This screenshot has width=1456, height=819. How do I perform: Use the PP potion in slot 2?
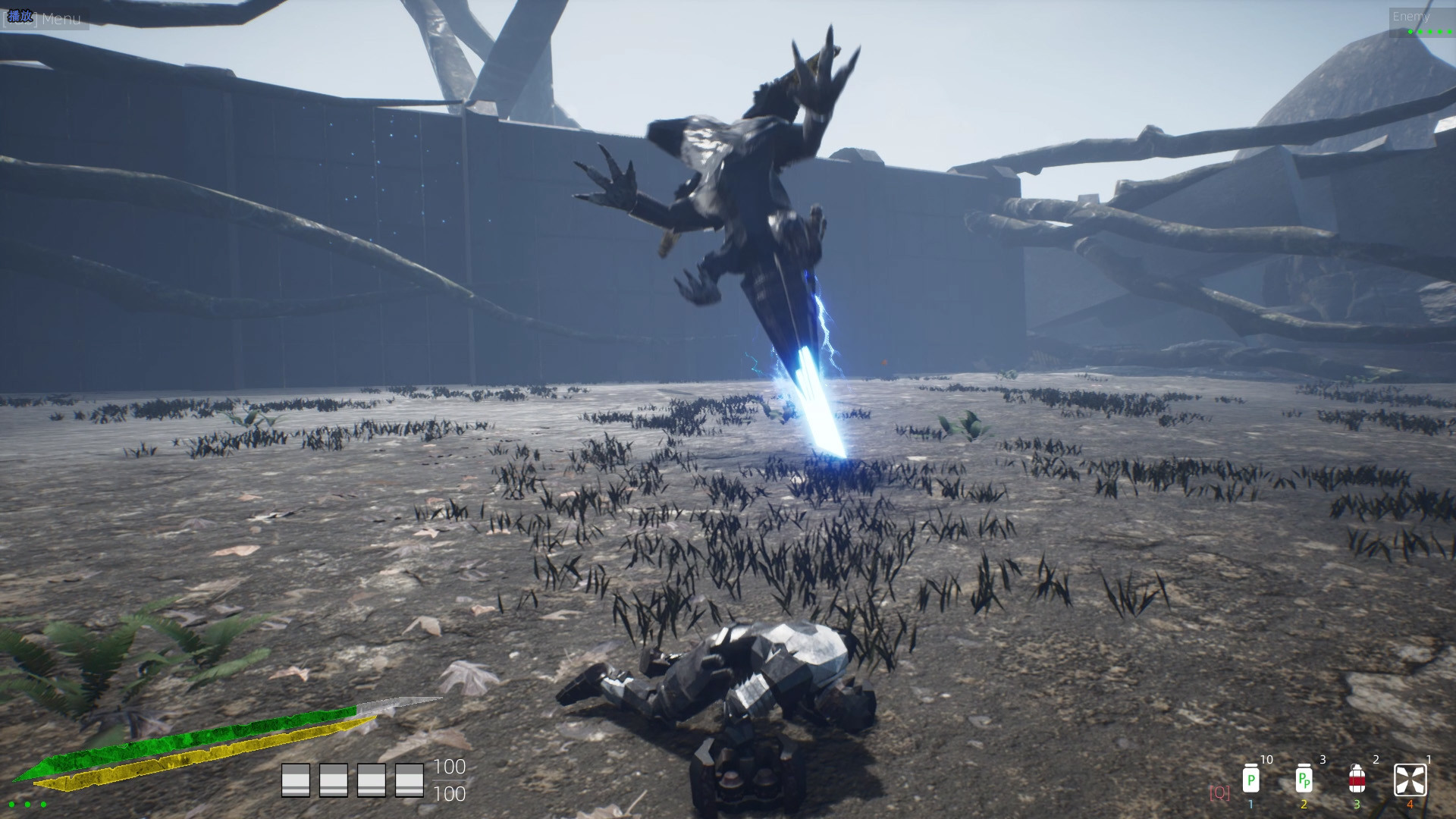tap(1304, 779)
